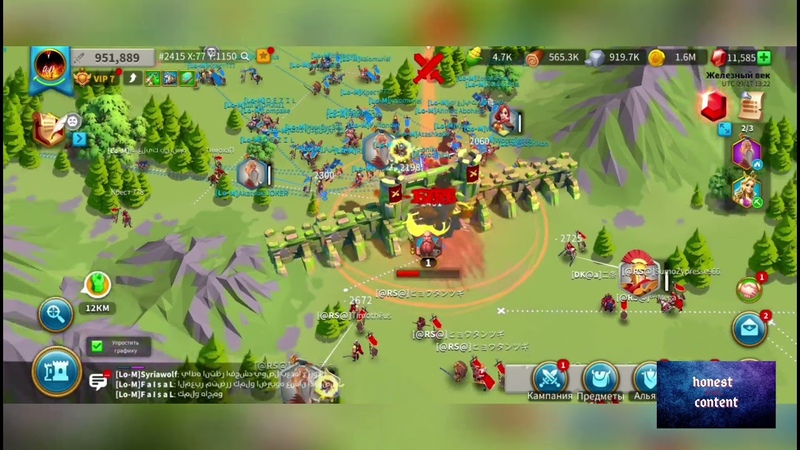Open the Предметы items menu

click(x=600, y=378)
